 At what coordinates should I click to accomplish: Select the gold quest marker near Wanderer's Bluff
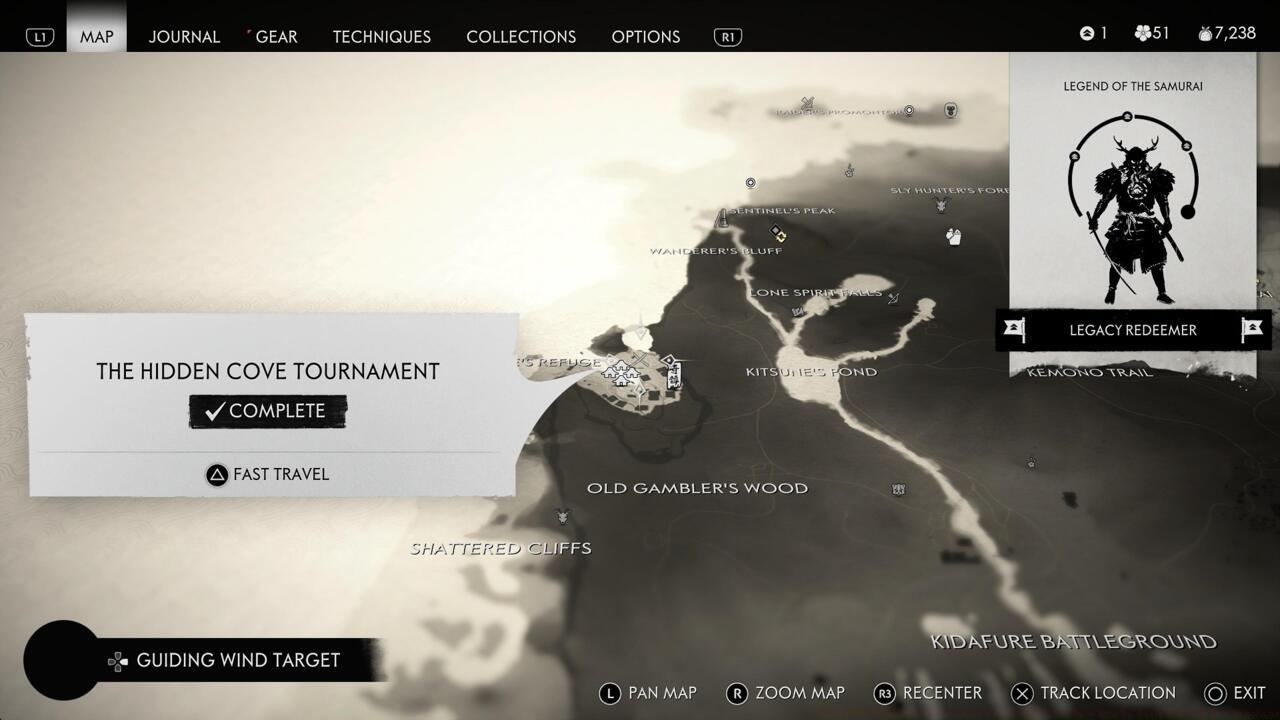781,235
